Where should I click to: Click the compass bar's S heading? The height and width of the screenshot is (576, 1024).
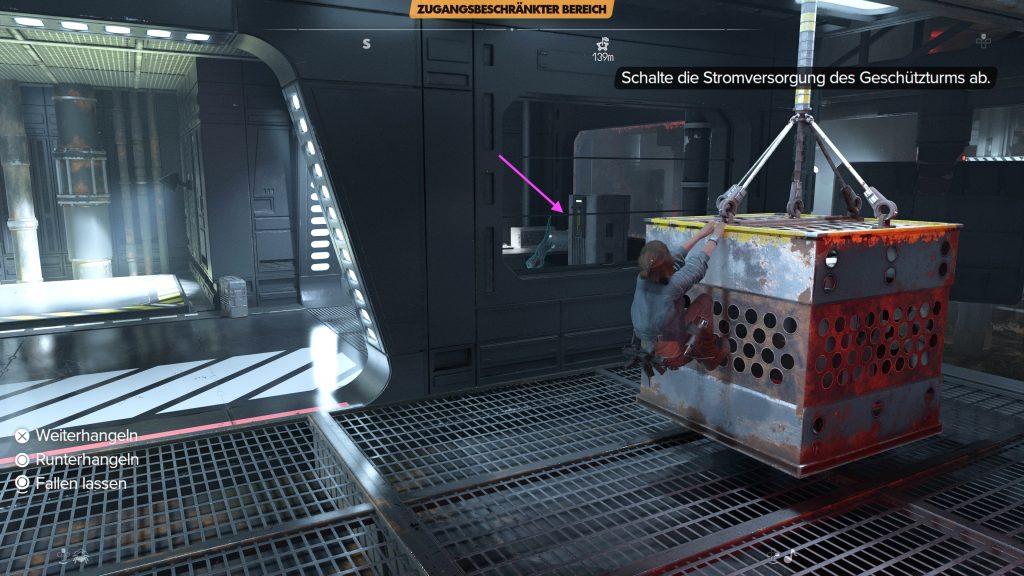(x=367, y=43)
